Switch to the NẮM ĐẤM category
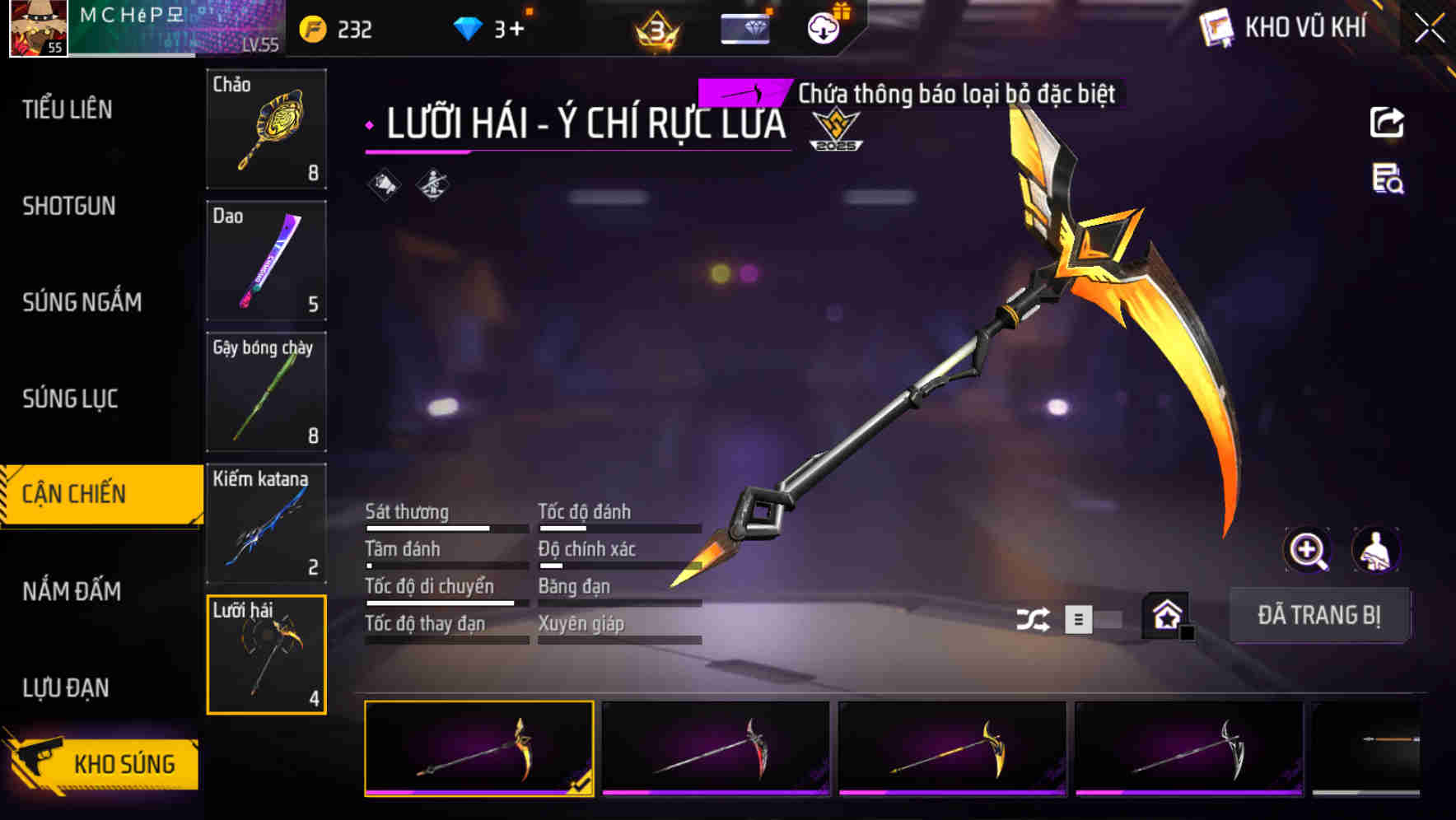 click(x=72, y=591)
